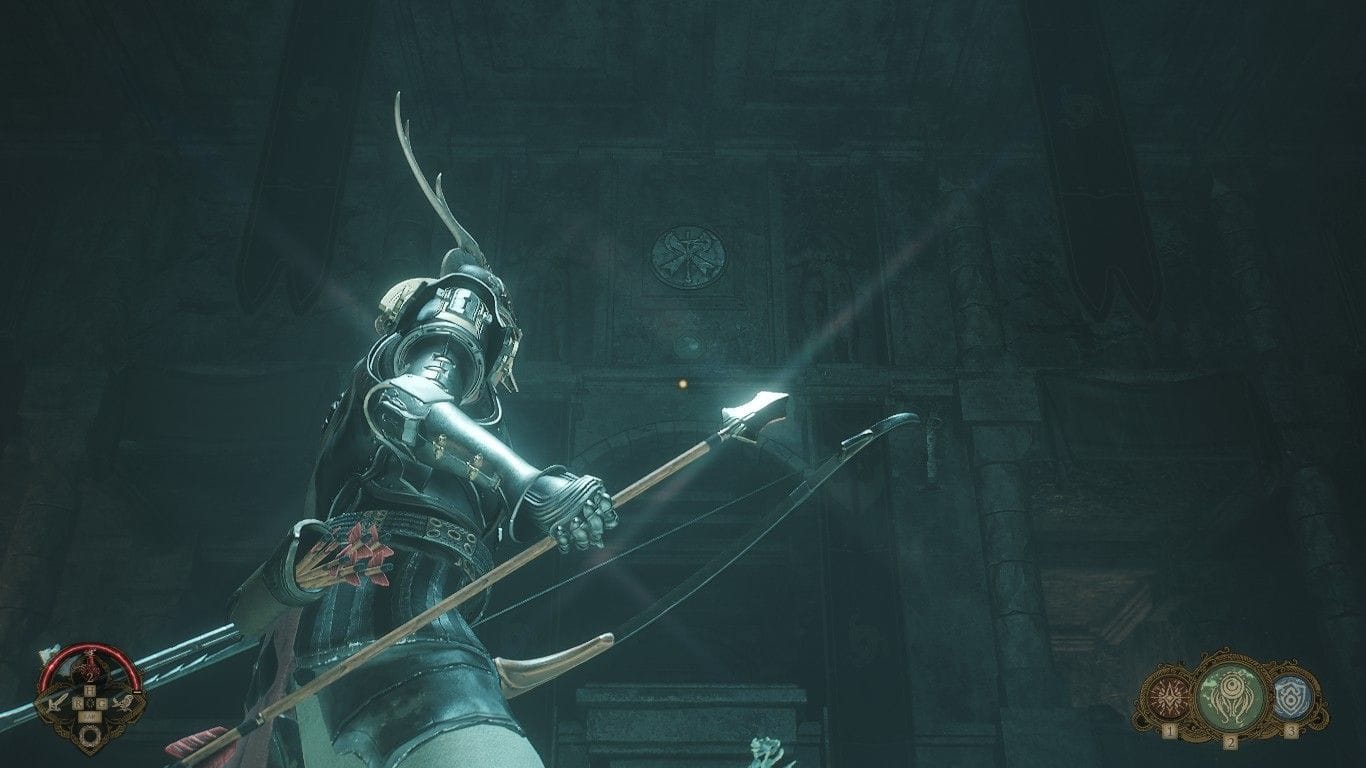Click the bird companion icon beside the G key
This screenshot has width=1366, height=768.
pyautogui.click(x=122, y=704)
